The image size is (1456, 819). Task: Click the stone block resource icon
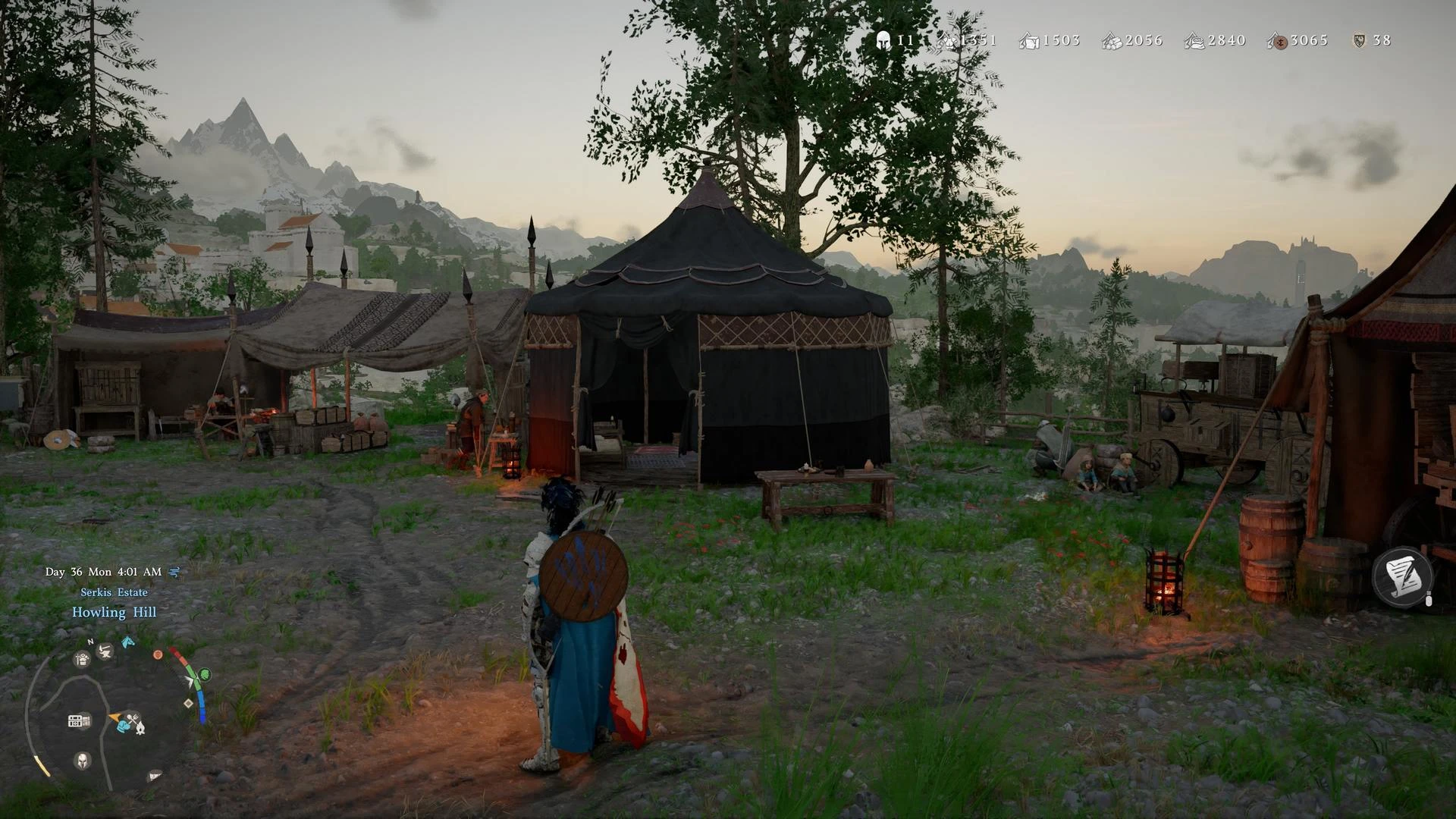coord(1028,41)
